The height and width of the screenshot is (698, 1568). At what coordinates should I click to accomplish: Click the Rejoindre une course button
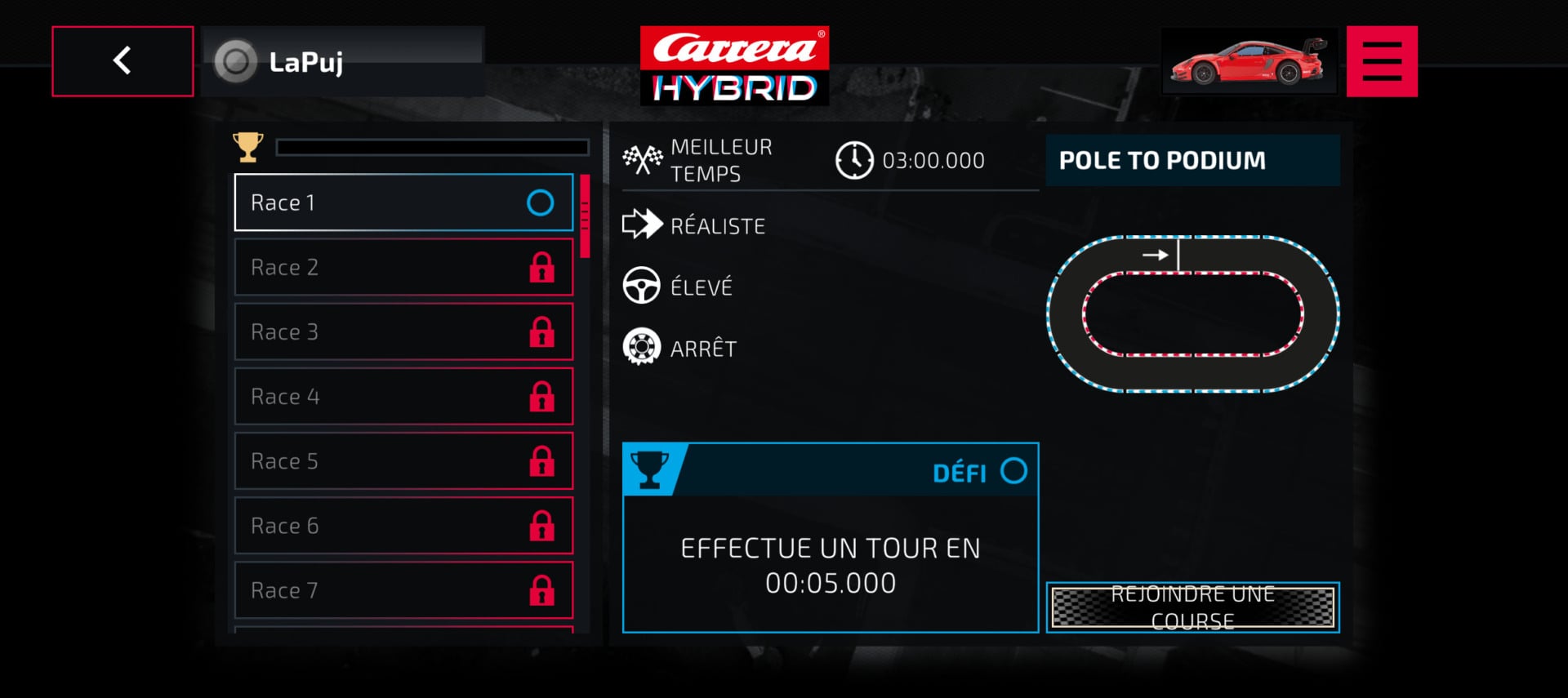[1192, 607]
